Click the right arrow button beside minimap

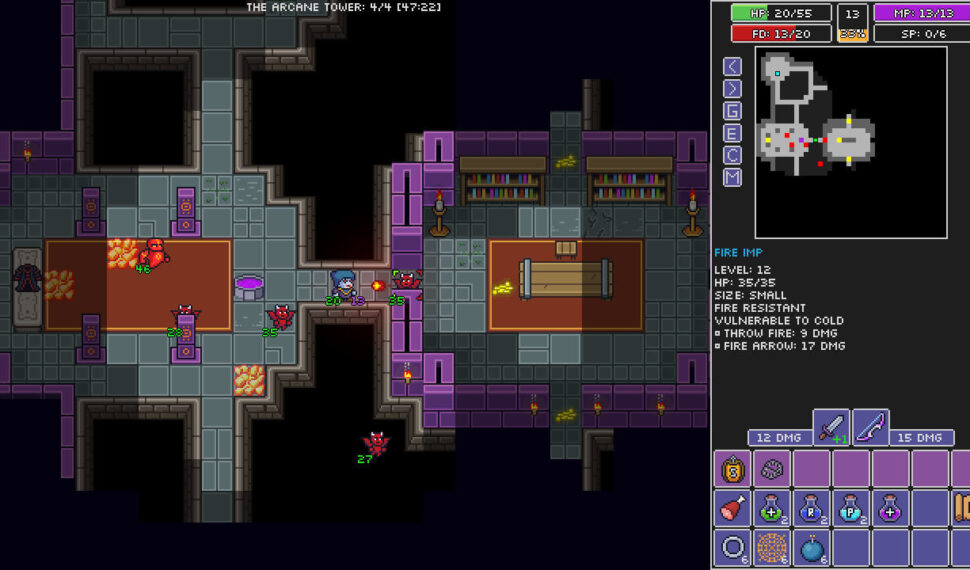coord(733,88)
